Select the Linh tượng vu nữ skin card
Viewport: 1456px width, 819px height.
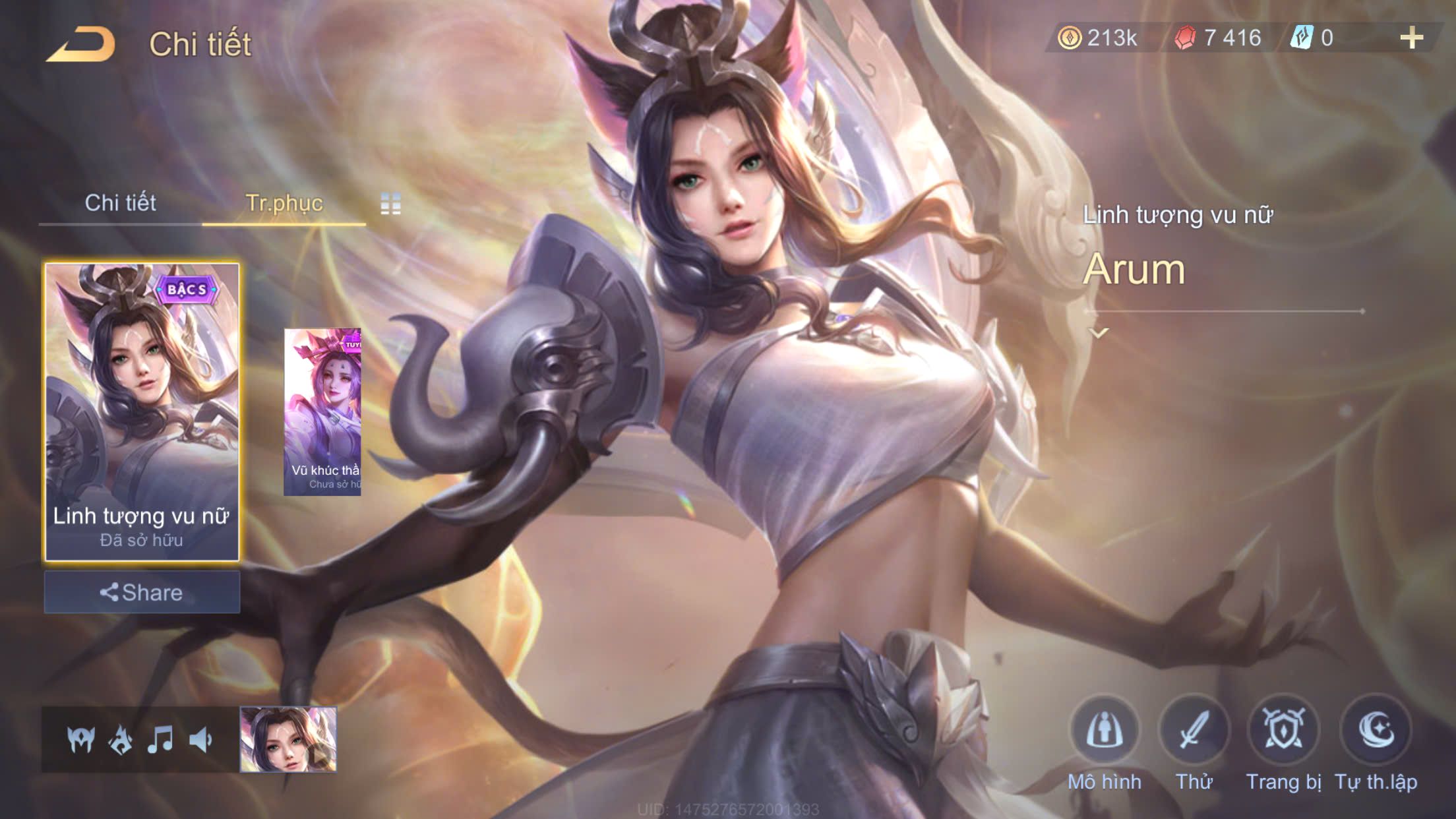(142, 412)
